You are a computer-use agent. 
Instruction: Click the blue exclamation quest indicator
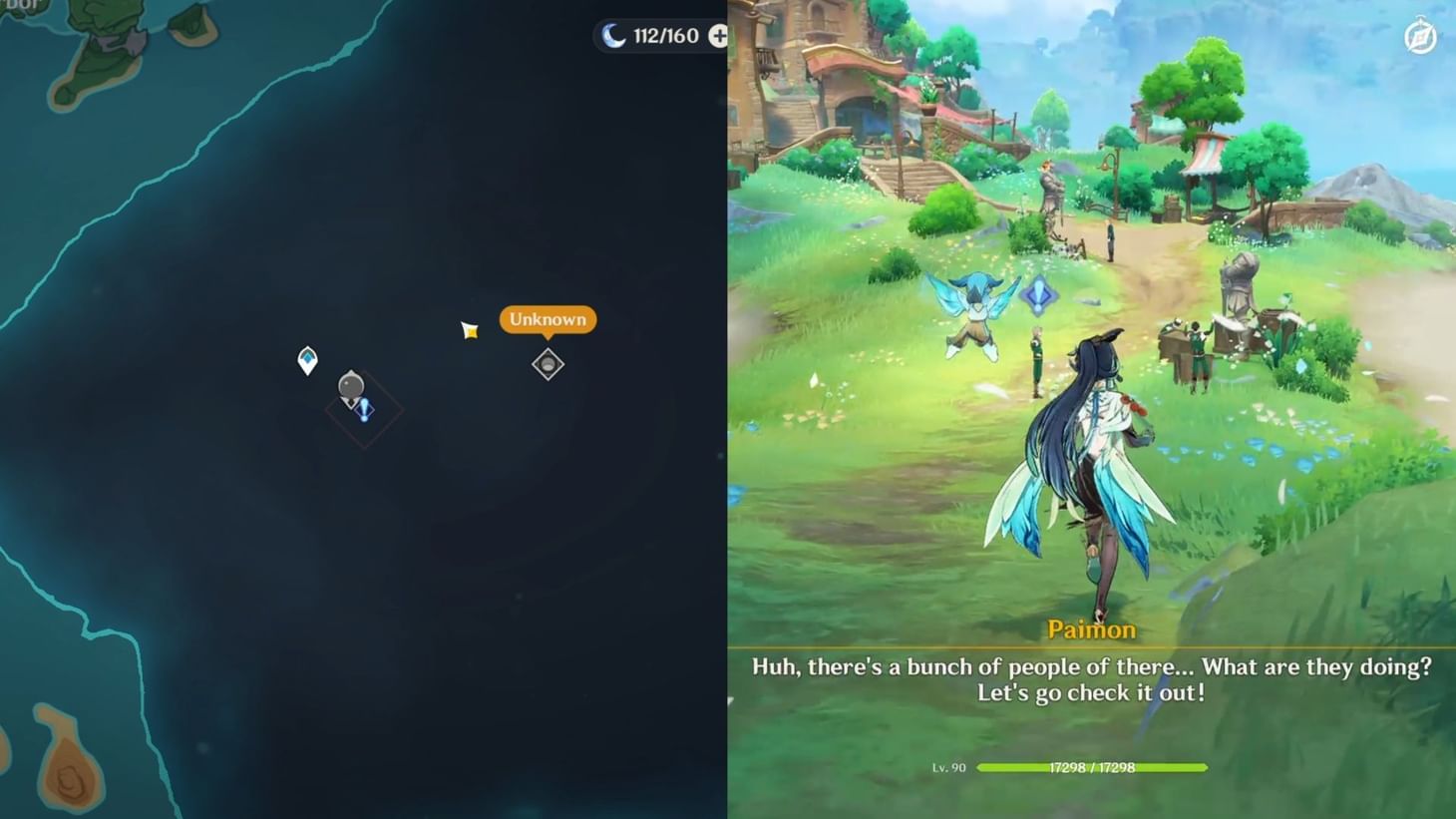pos(363,411)
